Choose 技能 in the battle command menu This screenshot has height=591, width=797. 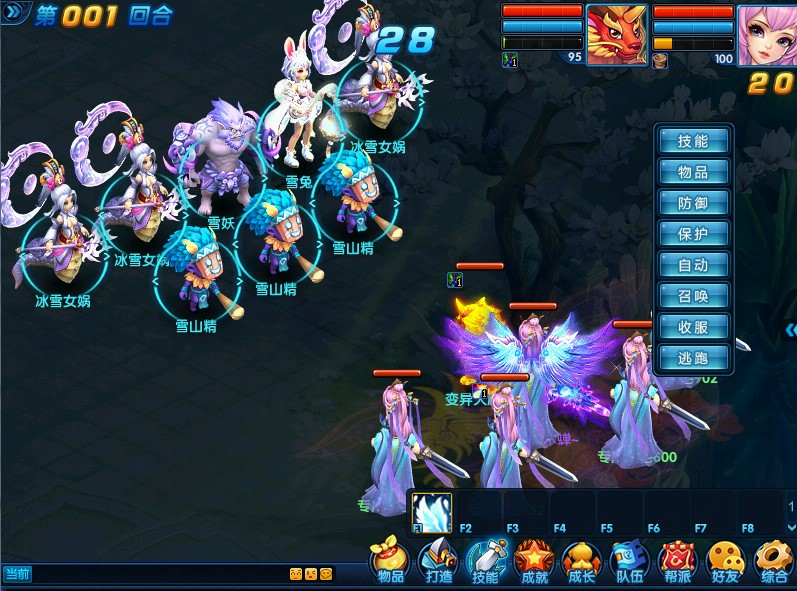(693, 142)
